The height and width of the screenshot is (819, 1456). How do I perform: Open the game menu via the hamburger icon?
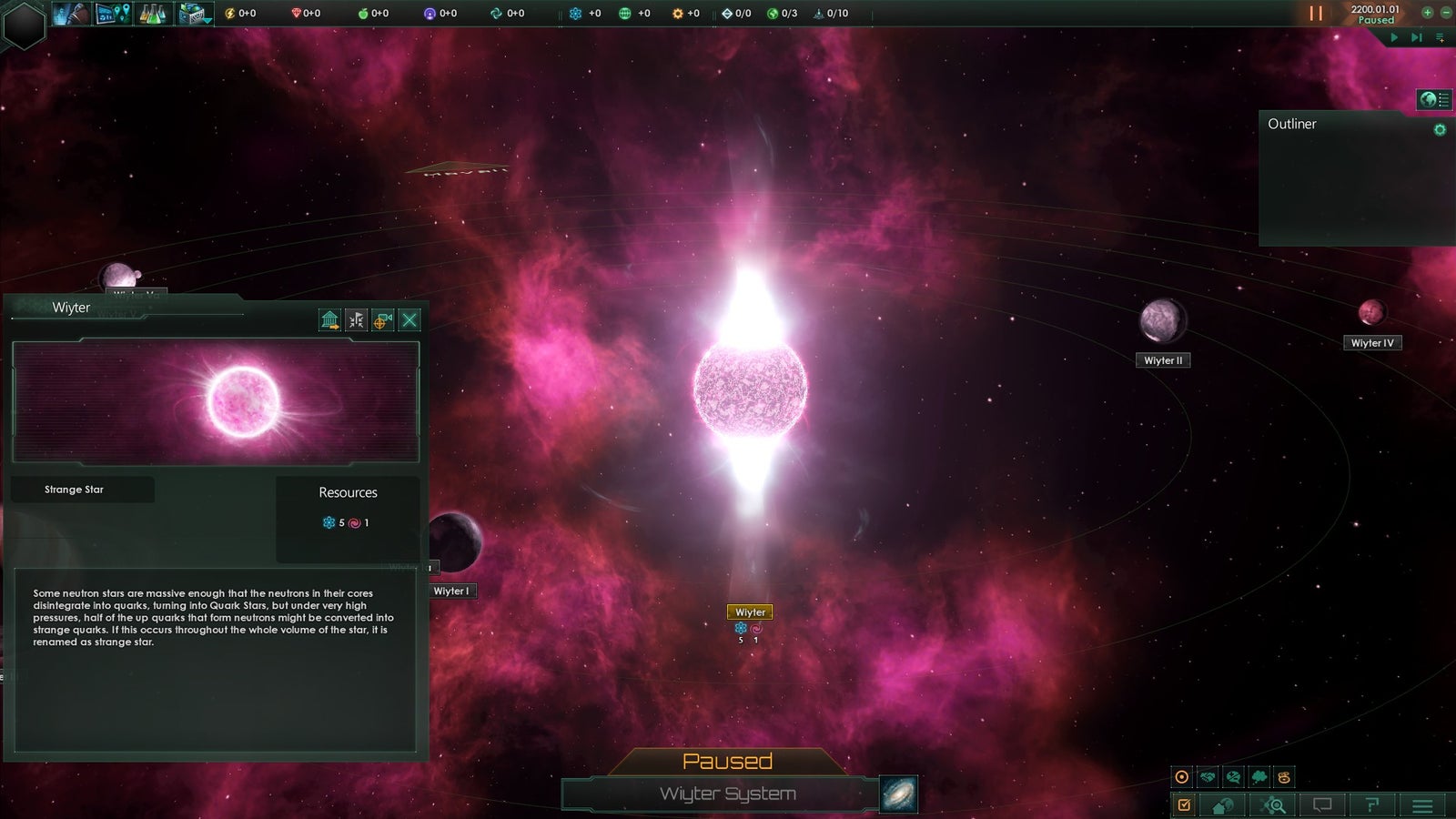click(1421, 804)
